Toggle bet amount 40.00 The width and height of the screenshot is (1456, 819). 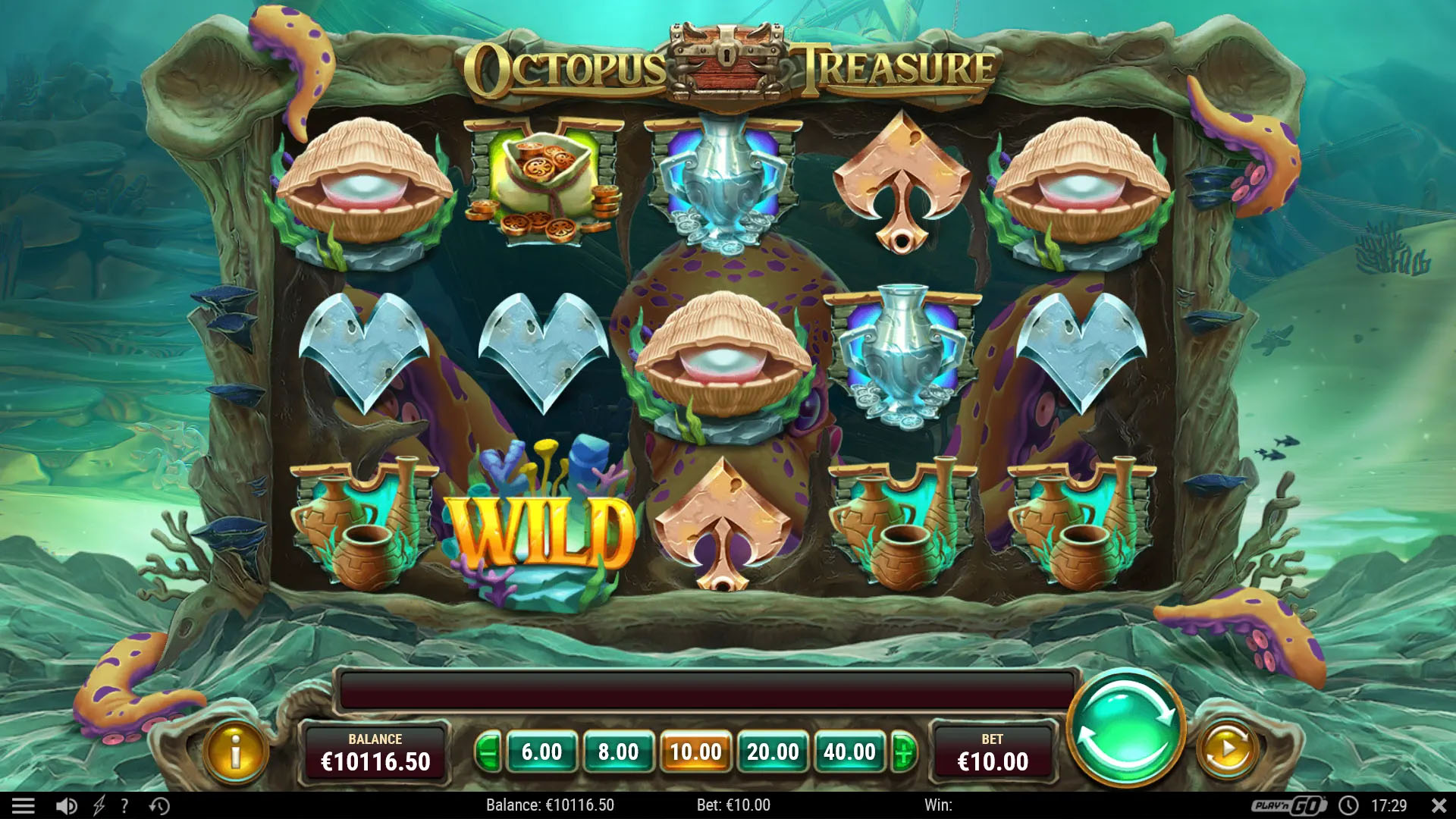849,752
